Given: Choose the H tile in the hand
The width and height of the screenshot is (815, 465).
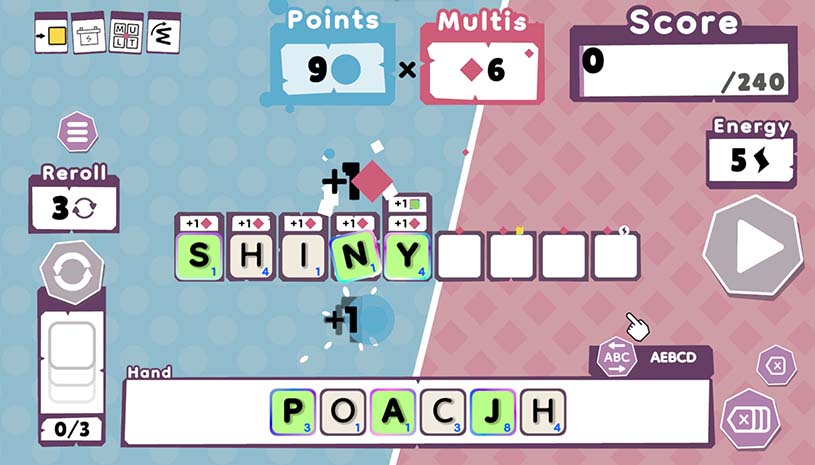Looking at the screenshot, I should tap(542, 412).
